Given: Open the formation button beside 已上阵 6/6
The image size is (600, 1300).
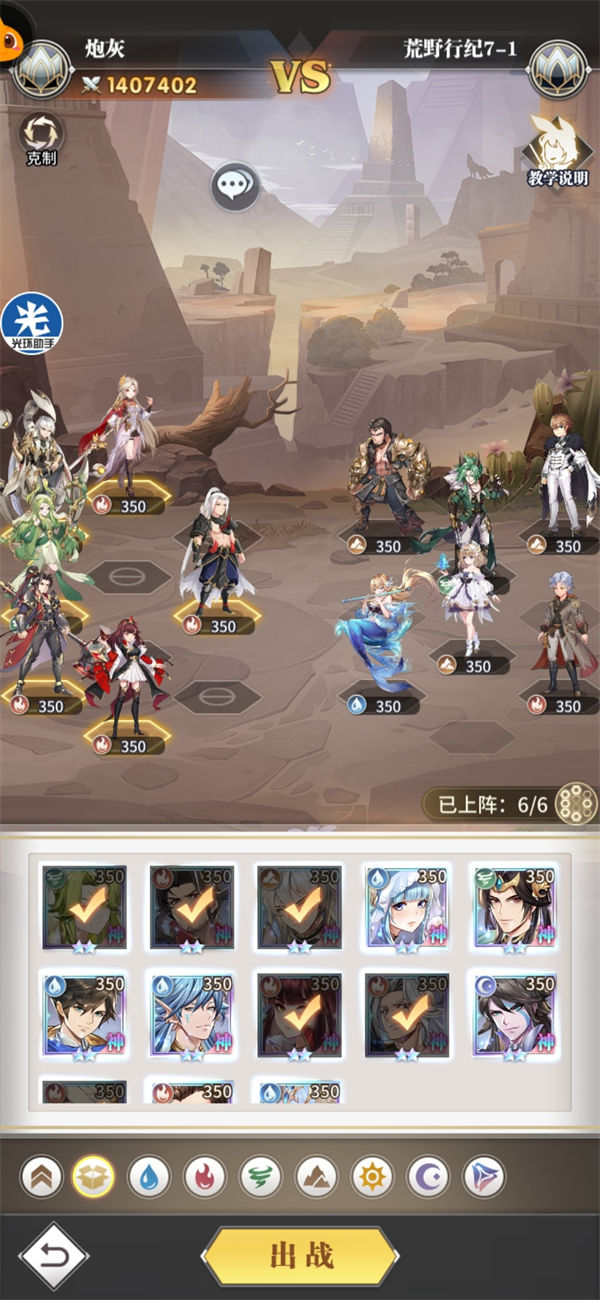Looking at the screenshot, I should (574, 804).
